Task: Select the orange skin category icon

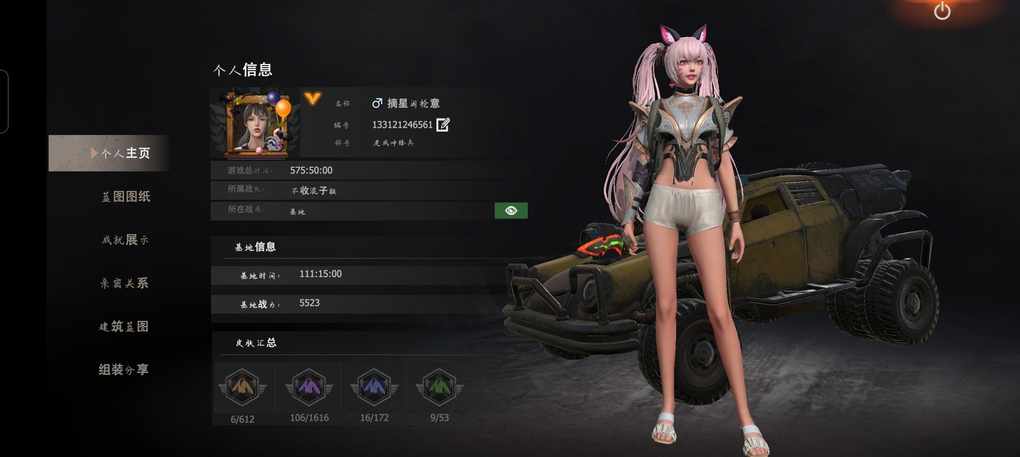Action: pyautogui.click(x=240, y=386)
